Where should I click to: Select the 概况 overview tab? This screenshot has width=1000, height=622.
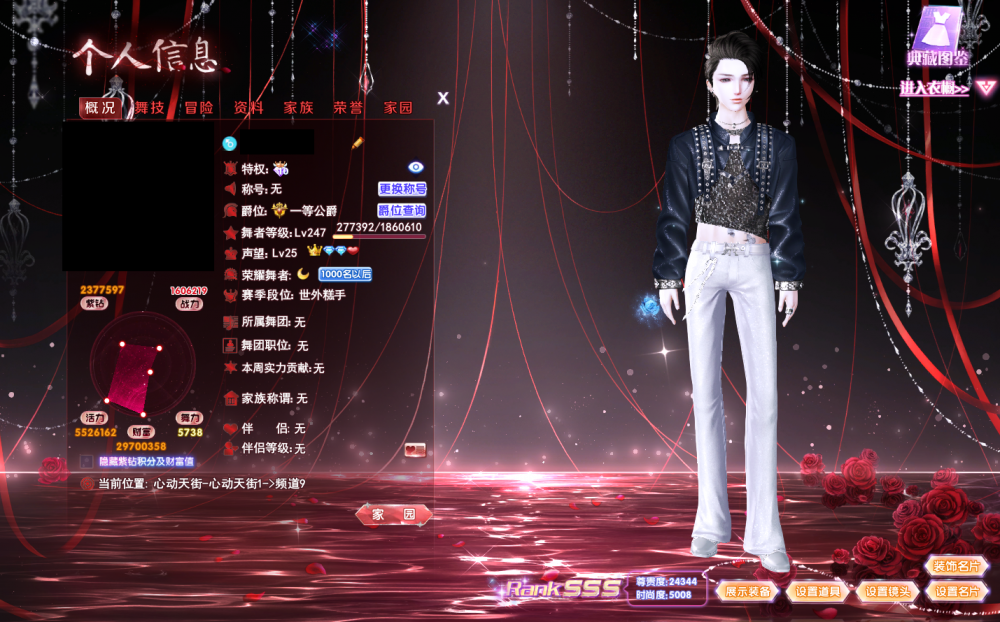point(100,108)
